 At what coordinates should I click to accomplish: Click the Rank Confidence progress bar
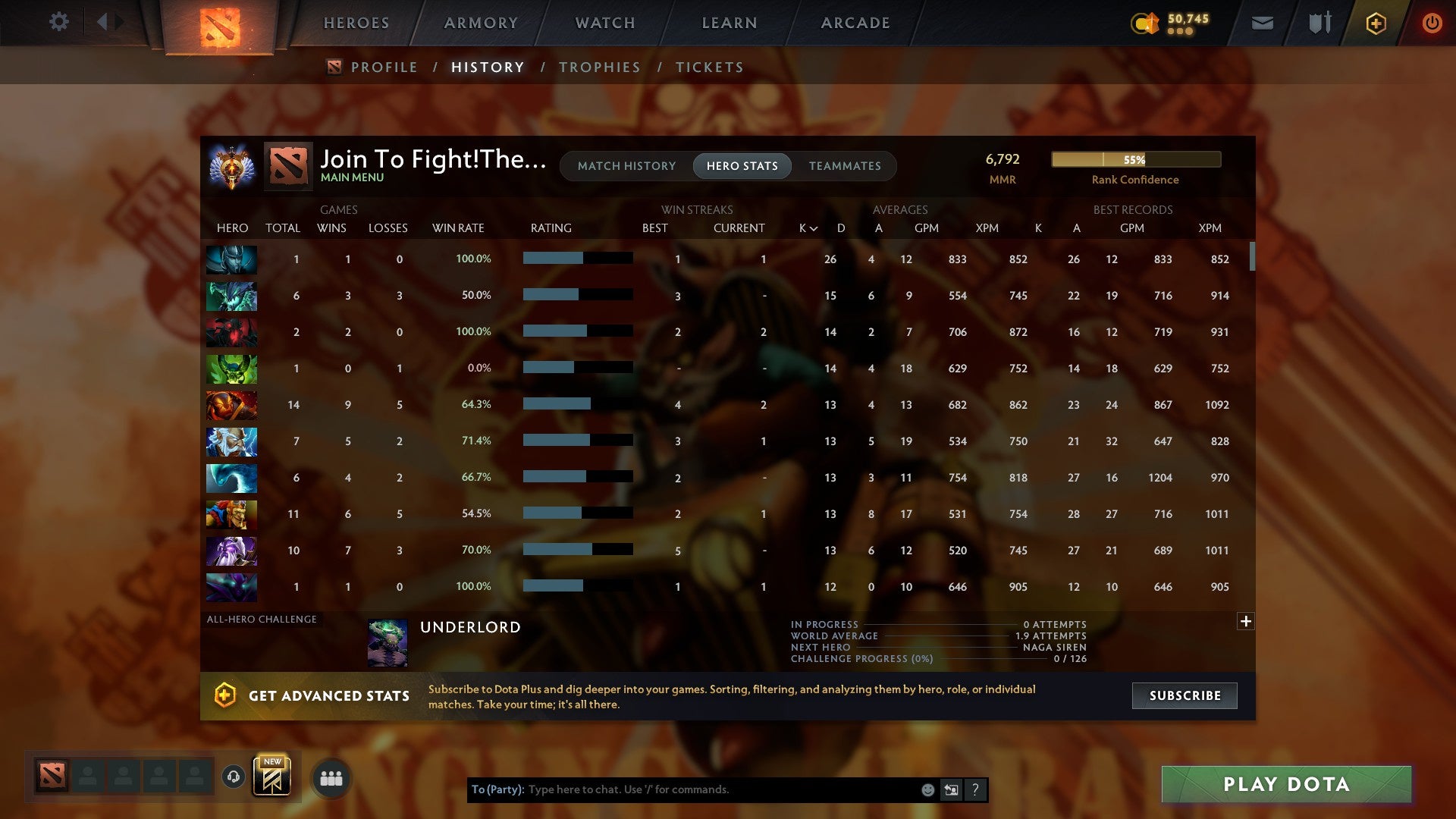coord(1134,159)
